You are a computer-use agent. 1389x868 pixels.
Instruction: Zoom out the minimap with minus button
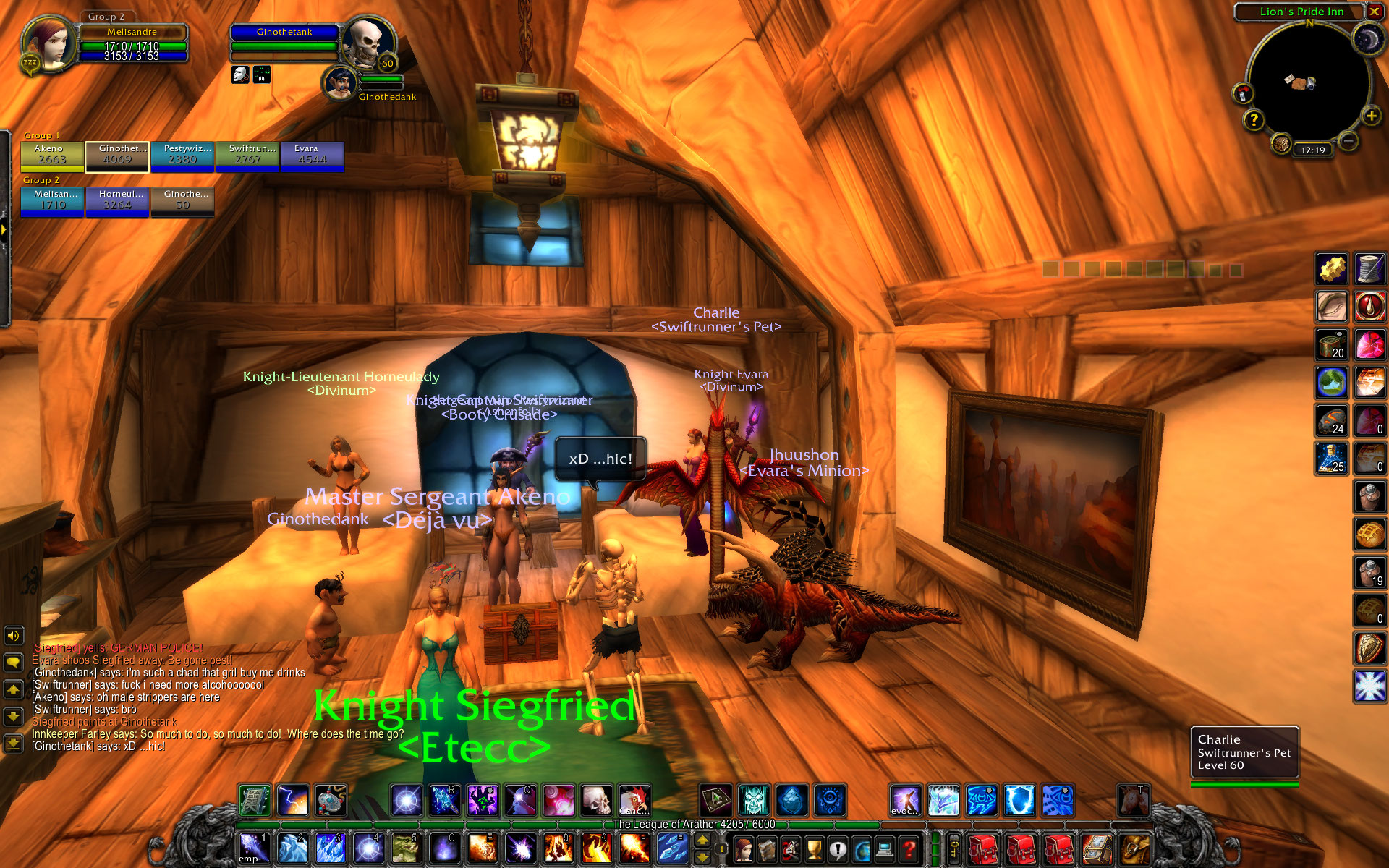point(1347,141)
